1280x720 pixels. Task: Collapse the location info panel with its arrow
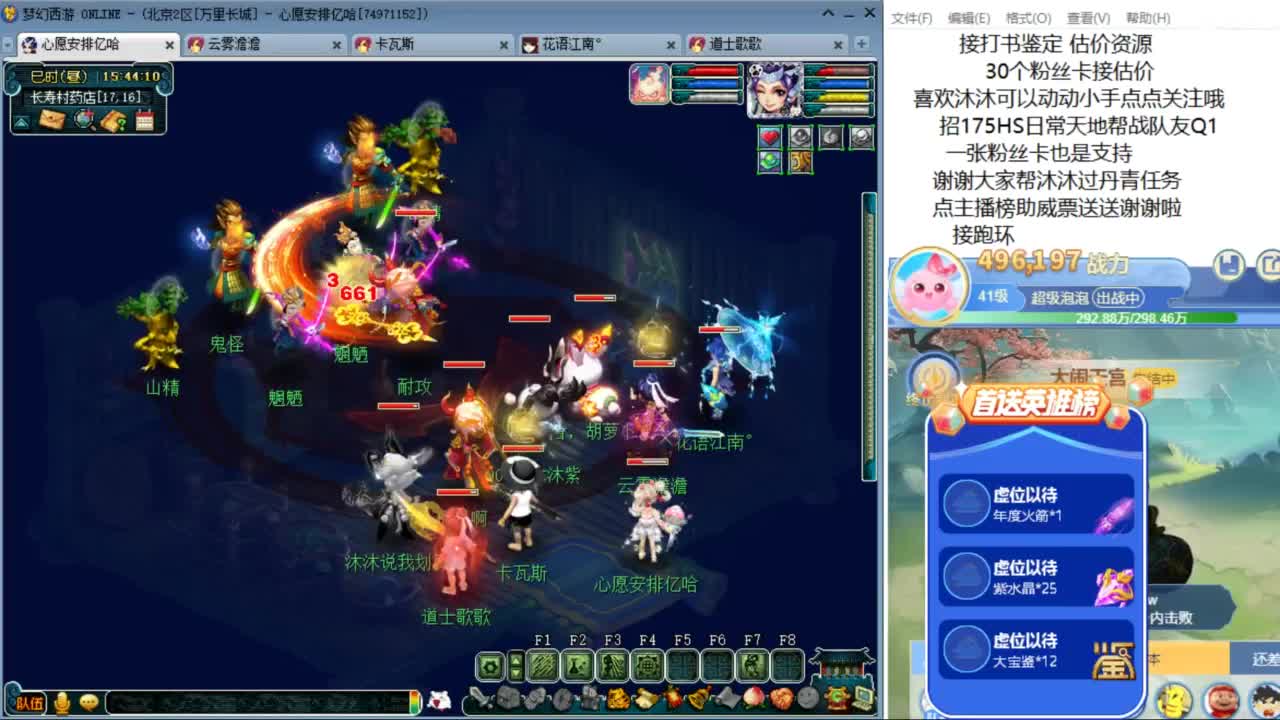[x=22, y=123]
